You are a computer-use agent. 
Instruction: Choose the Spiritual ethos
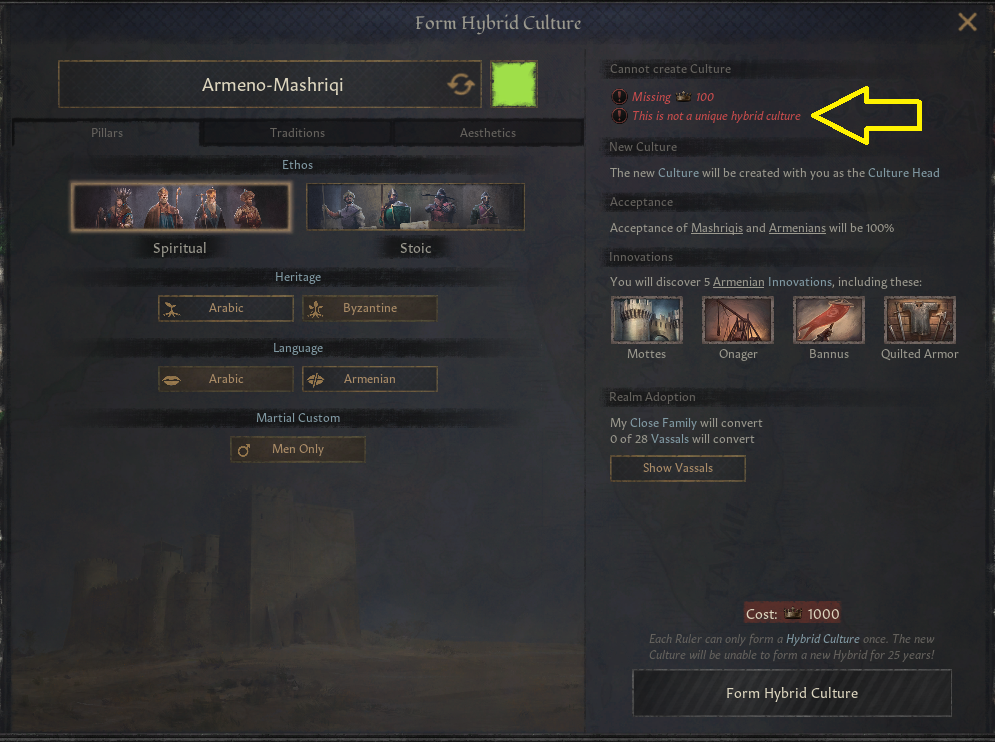point(180,208)
